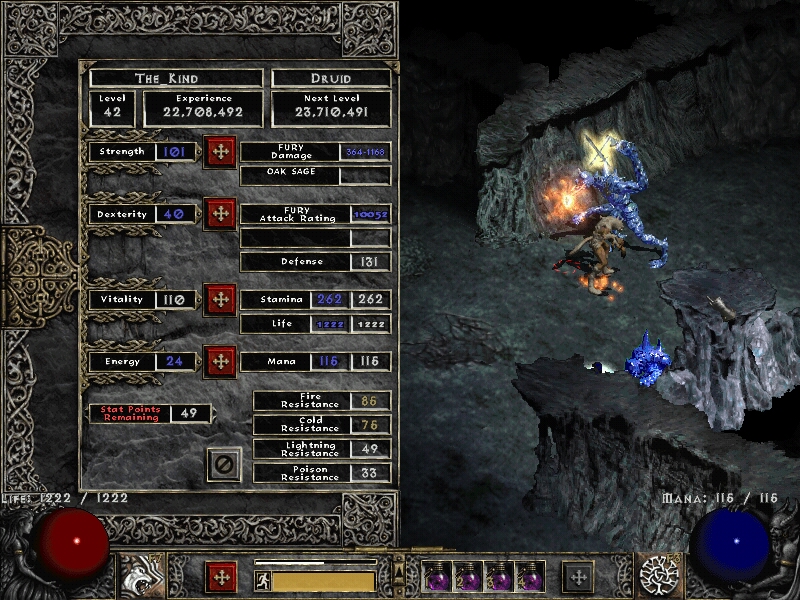Raise Energy using its red button

[220, 362]
